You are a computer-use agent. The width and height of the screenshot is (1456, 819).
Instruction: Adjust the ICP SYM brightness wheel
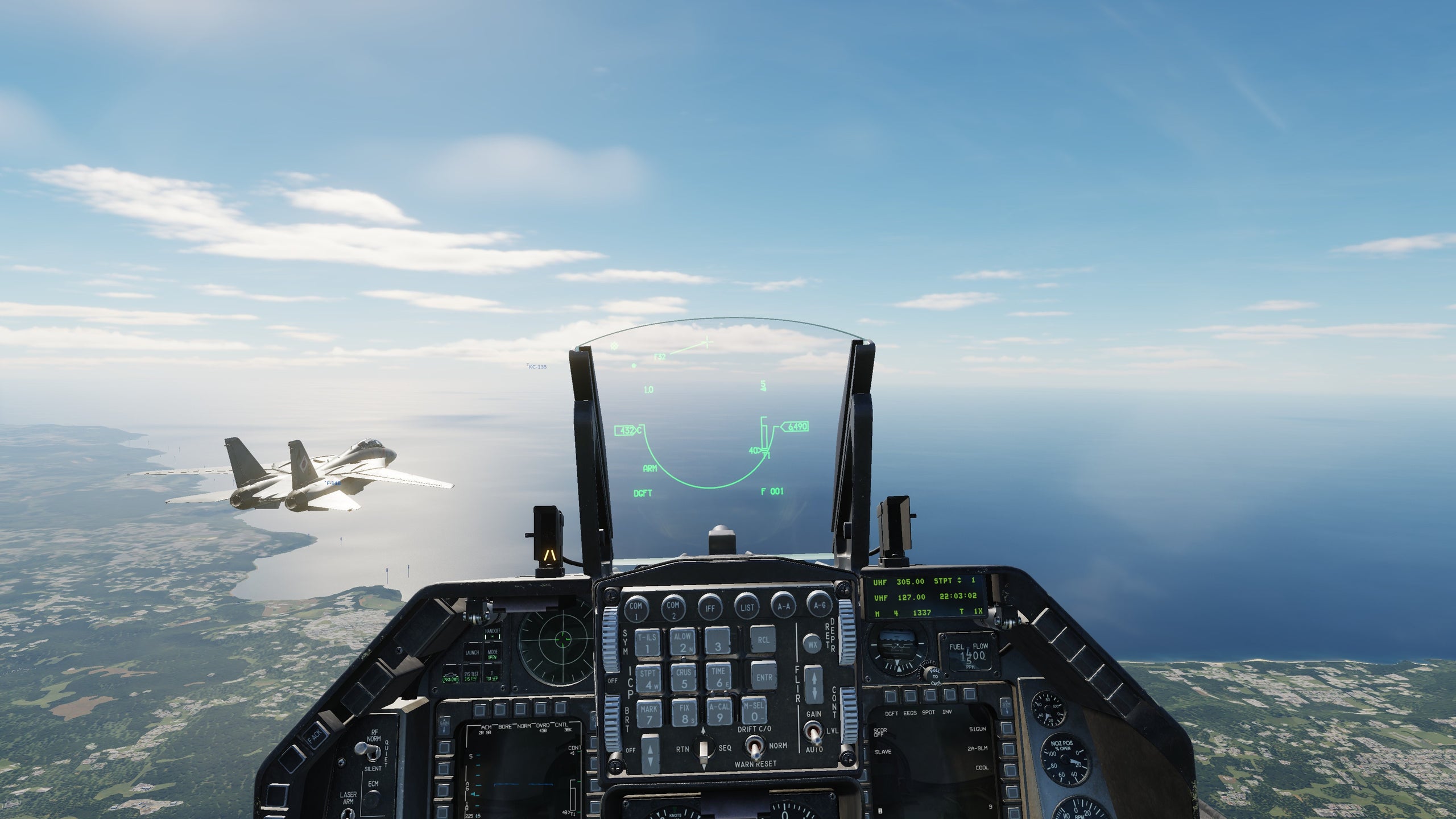tap(609, 640)
